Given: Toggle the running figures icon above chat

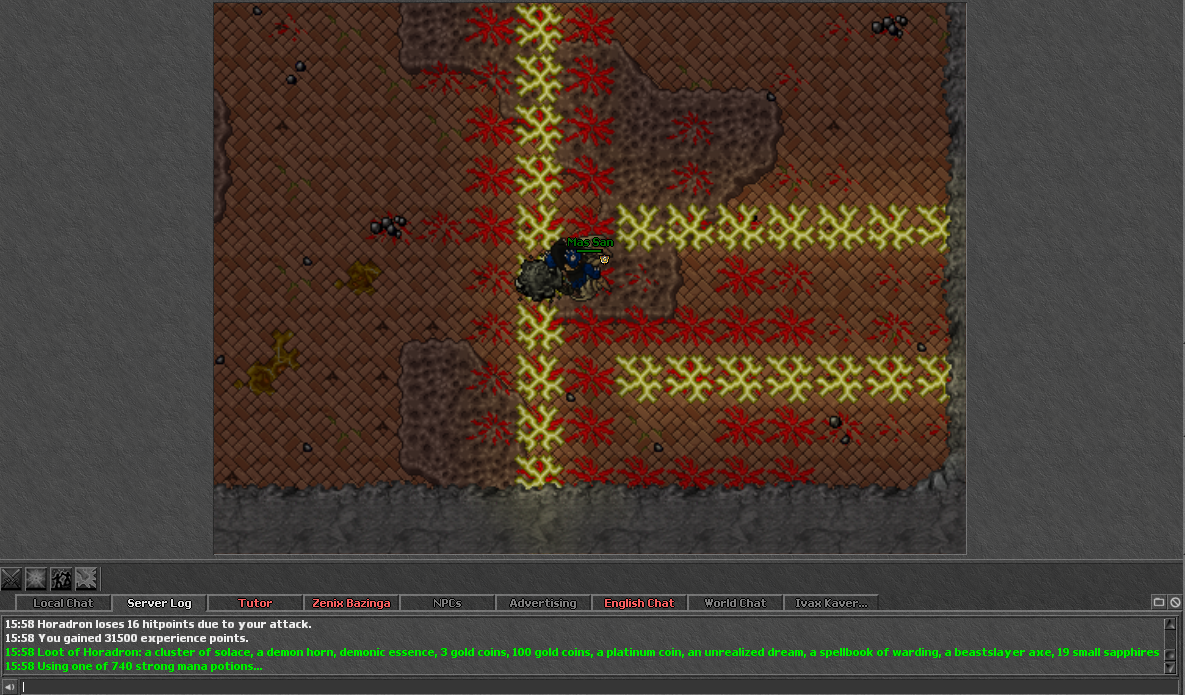Looking at the screenshot, I should (x=61, y=578).
